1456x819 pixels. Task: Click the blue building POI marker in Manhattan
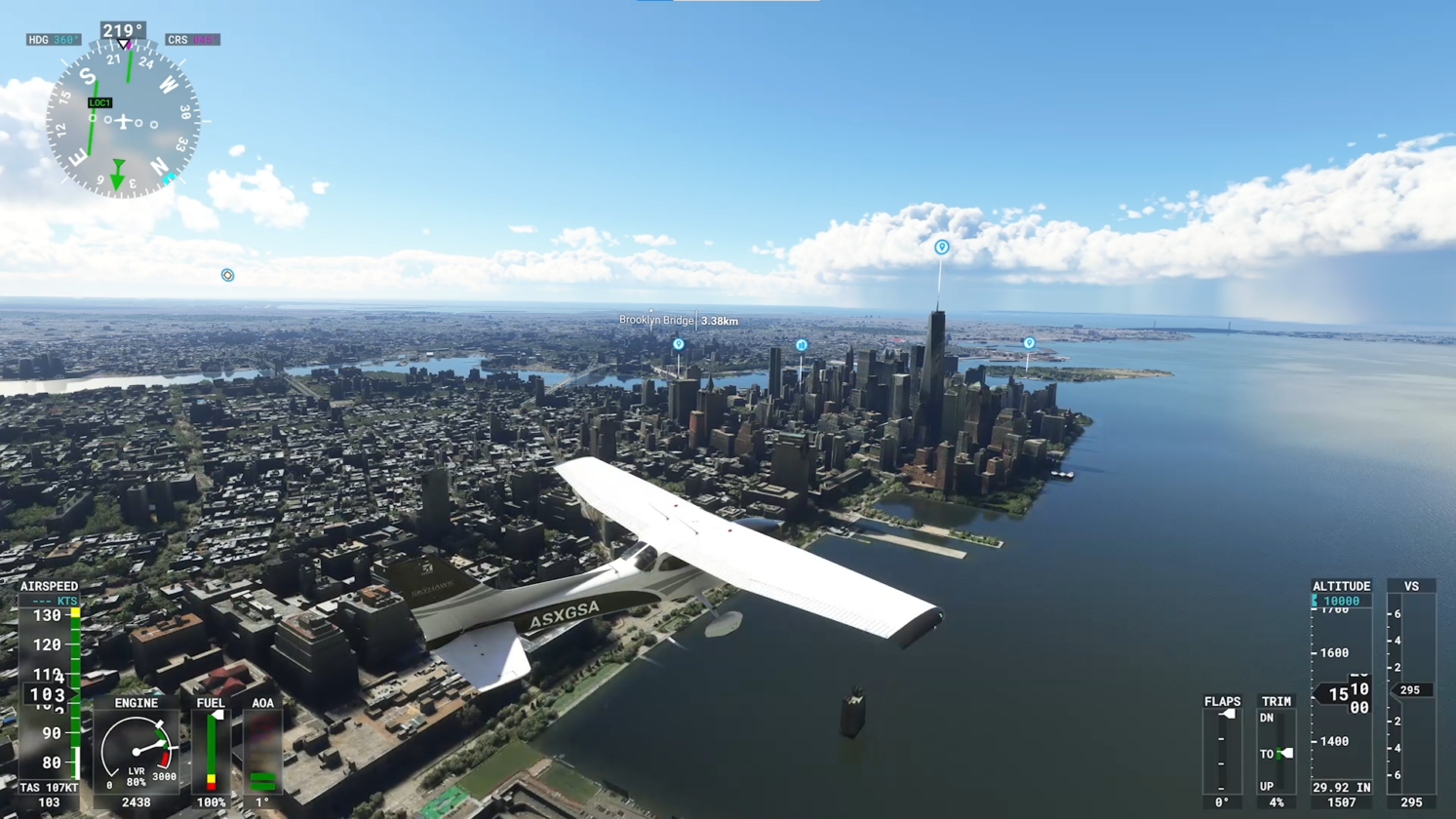click(801, 343)
